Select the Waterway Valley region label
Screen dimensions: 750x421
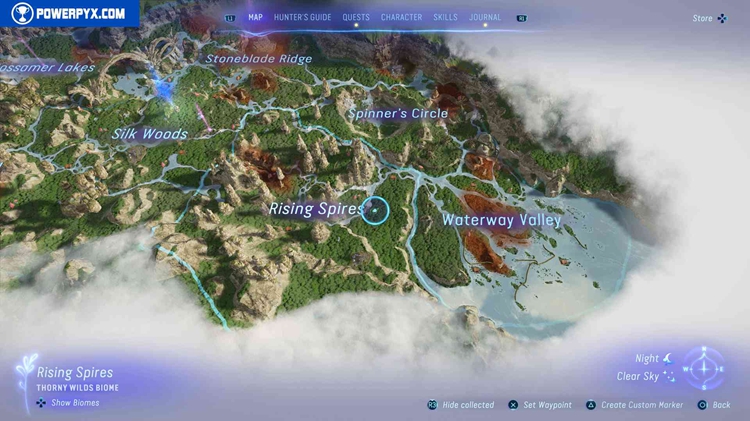pyautogui.click(x=502, y=220)
